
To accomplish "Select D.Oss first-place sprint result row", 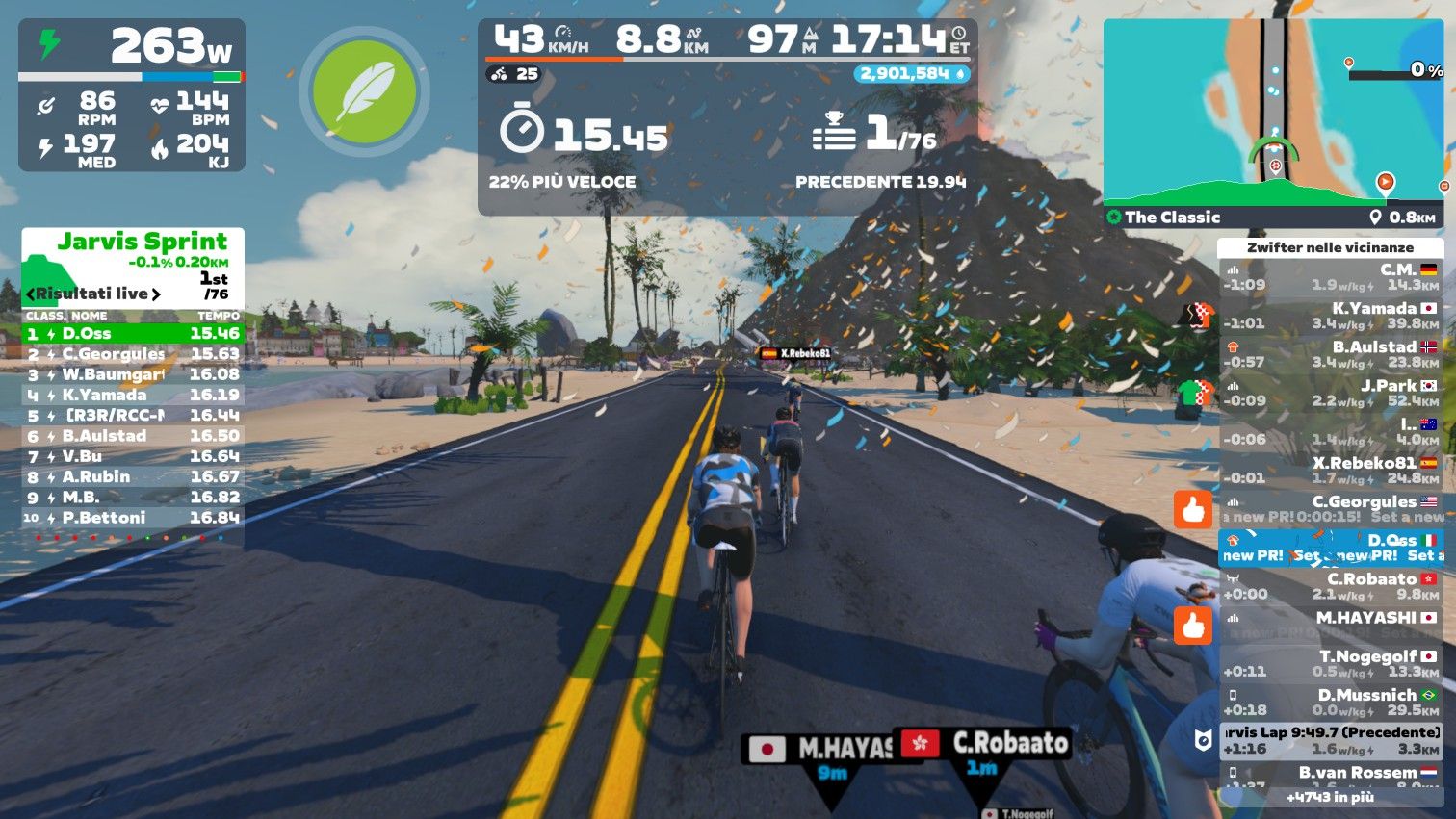I will (133, 334).
